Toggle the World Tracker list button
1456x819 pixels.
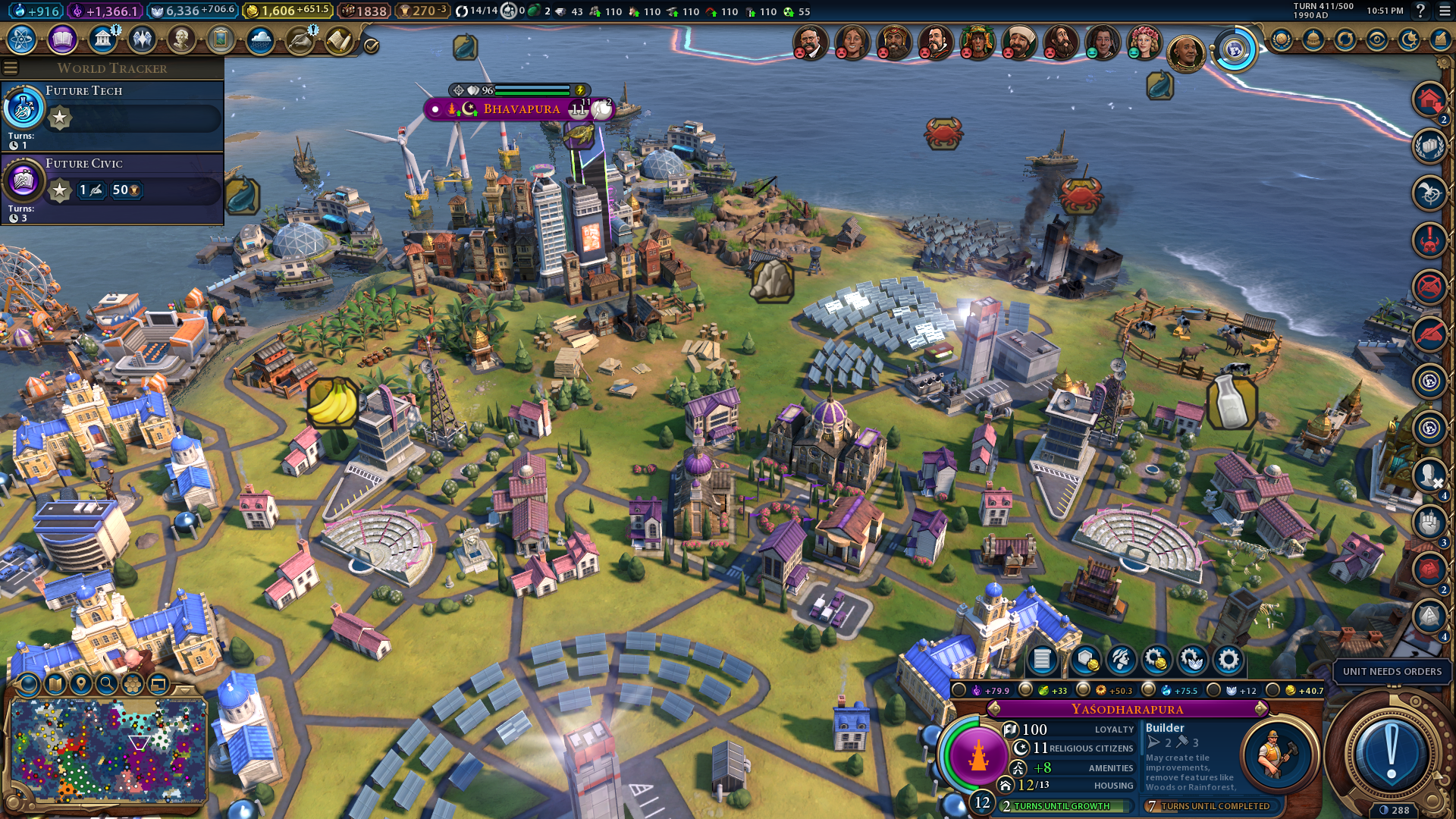[11, 68]
